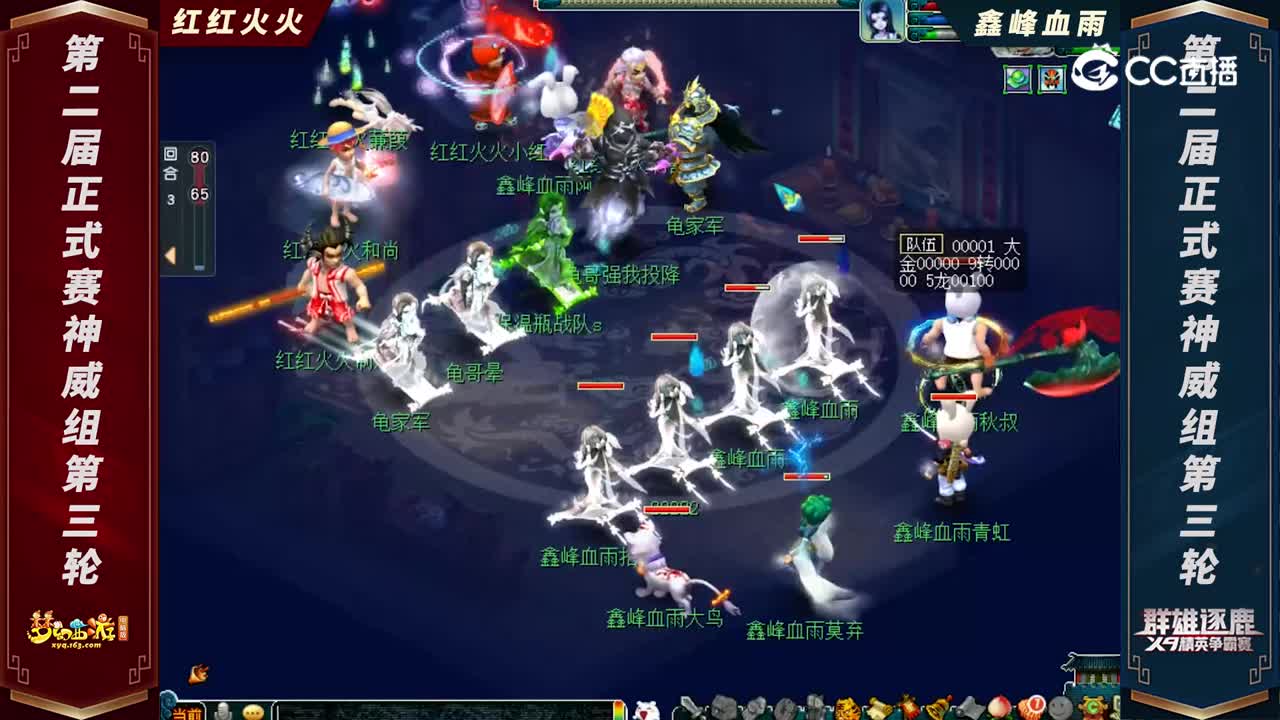
Task: Click the green gem buff icon under 鑫峰血雨
Action: tap(1018, 79)
